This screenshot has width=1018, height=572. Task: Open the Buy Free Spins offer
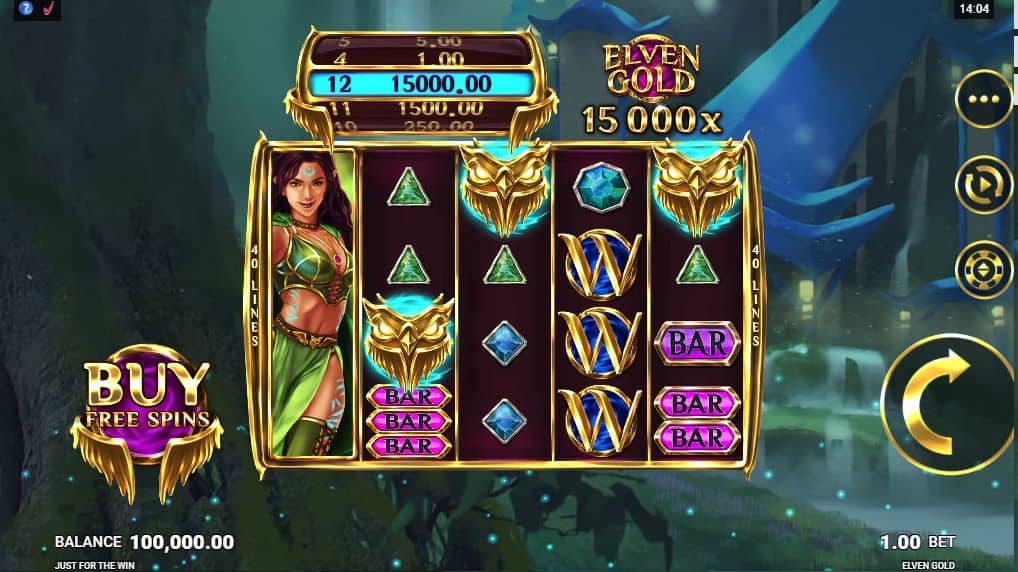pyautogui.click(x=147, y=405)
